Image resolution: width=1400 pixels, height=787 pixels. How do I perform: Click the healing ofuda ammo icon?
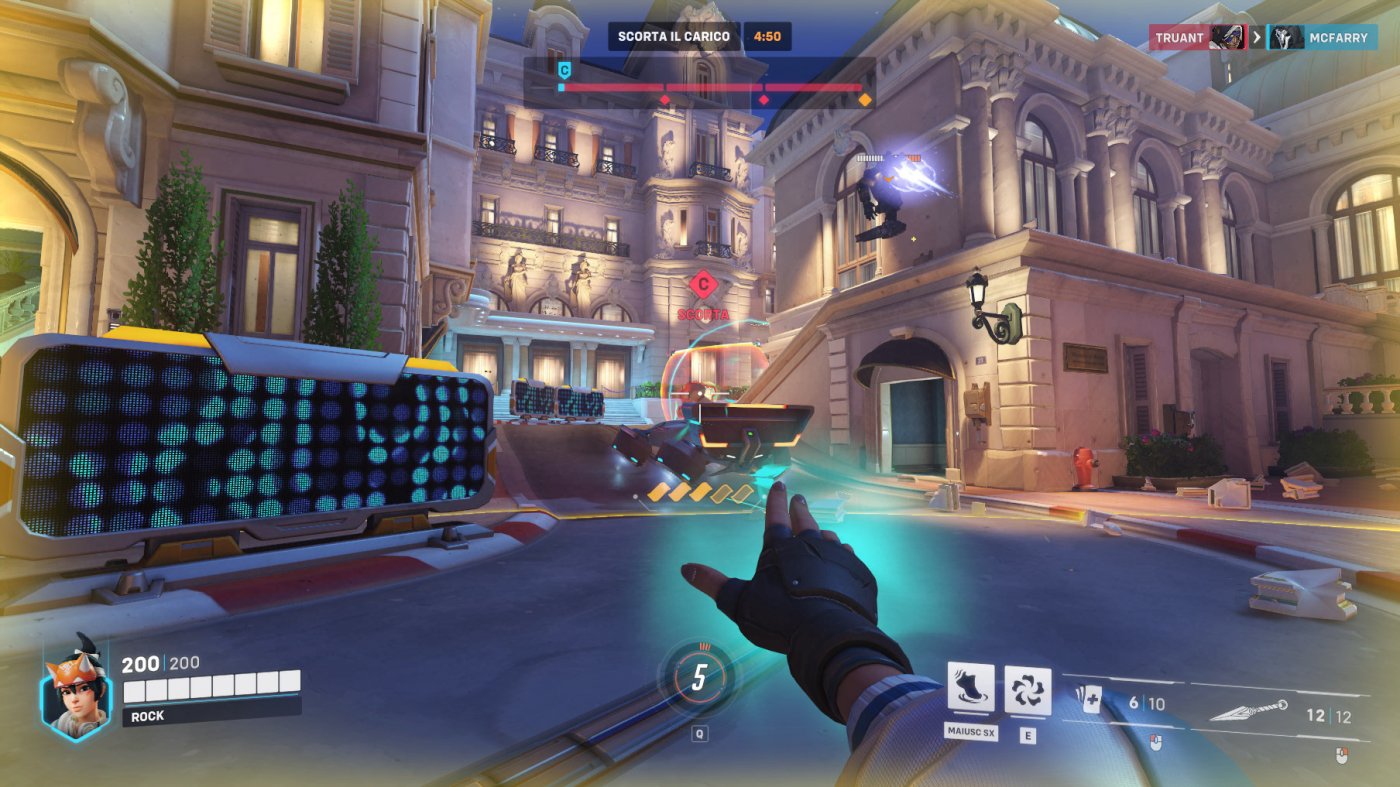1089,700
